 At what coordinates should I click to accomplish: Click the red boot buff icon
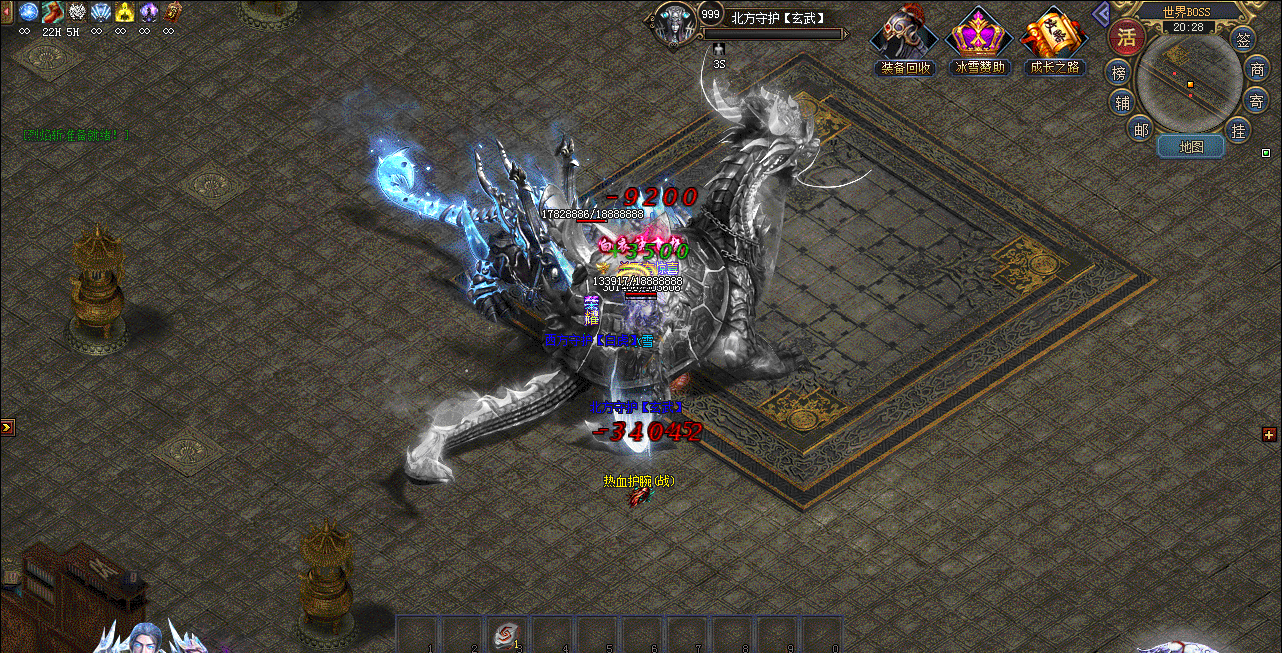point(53,12)
